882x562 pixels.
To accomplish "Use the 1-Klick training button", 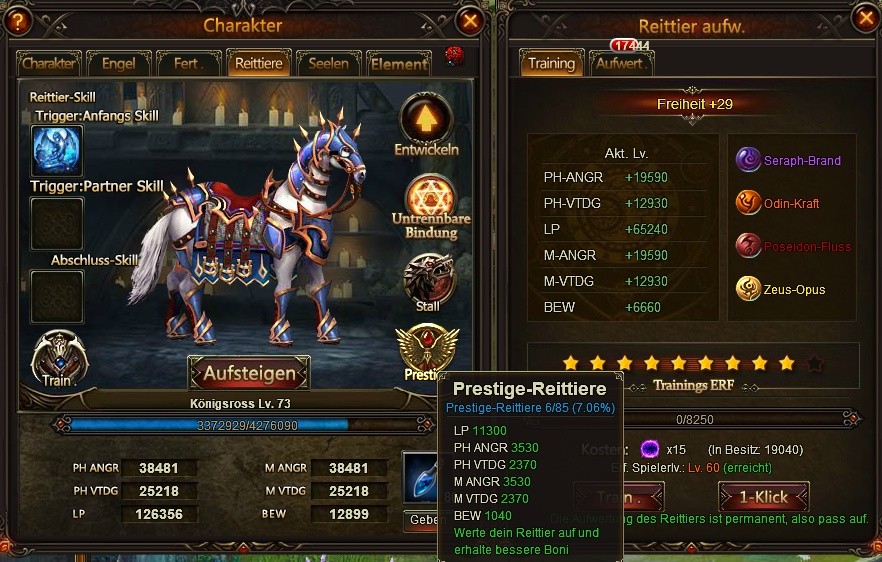I will (763, 497).
